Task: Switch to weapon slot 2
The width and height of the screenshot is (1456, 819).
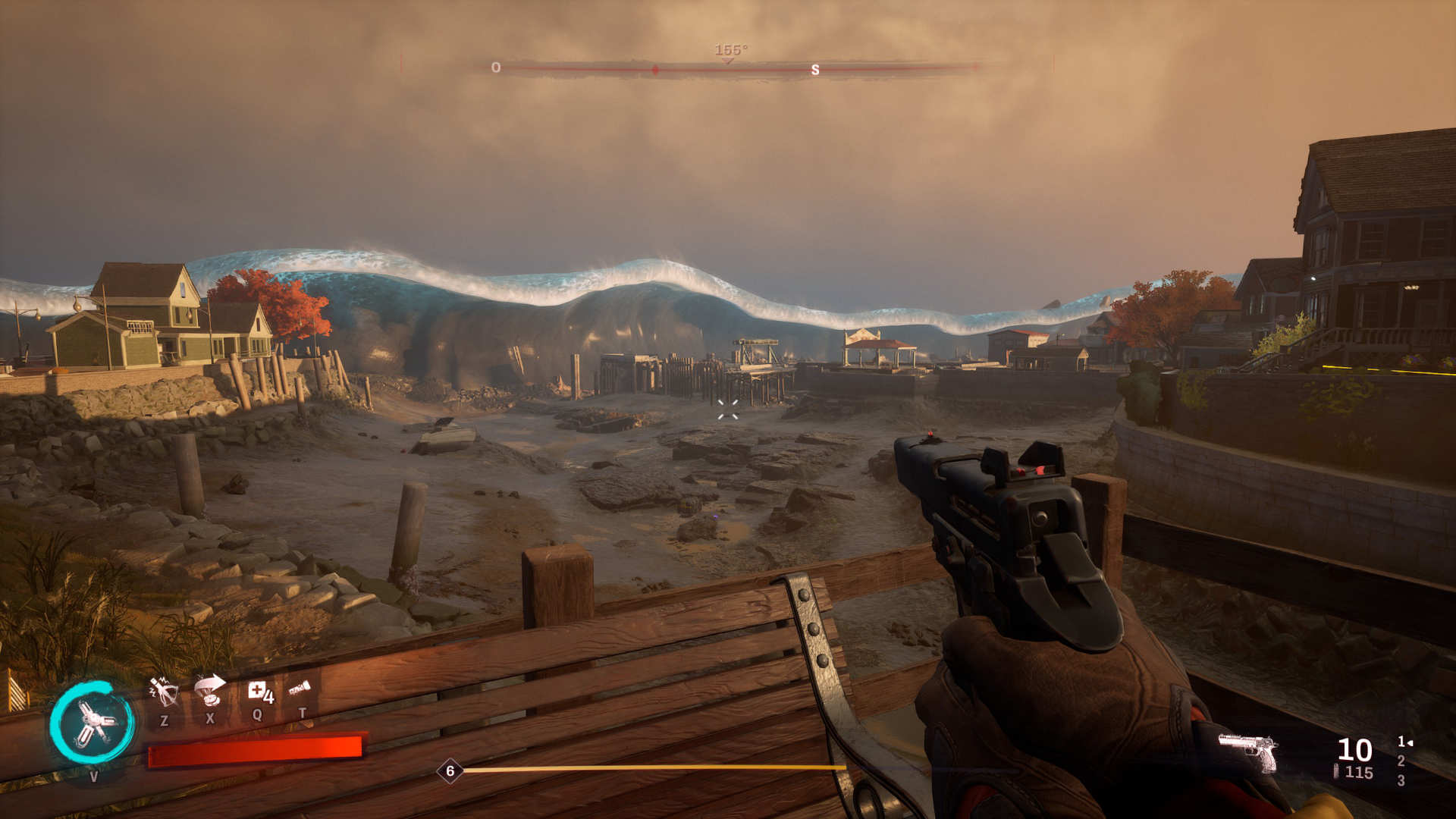Action: (1401, 761)
